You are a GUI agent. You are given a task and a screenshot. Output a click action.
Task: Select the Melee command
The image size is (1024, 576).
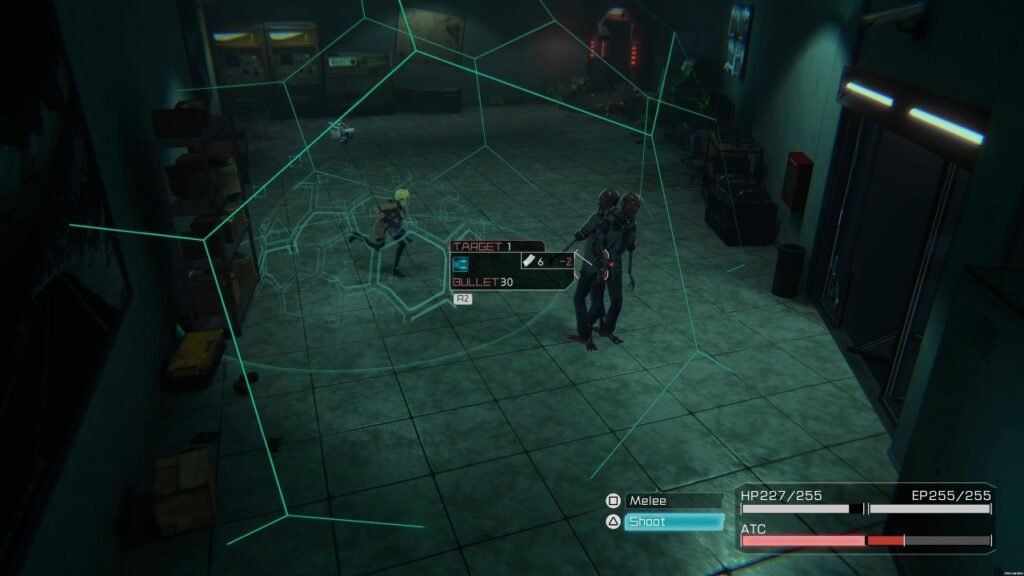click(x=672, y=501)
